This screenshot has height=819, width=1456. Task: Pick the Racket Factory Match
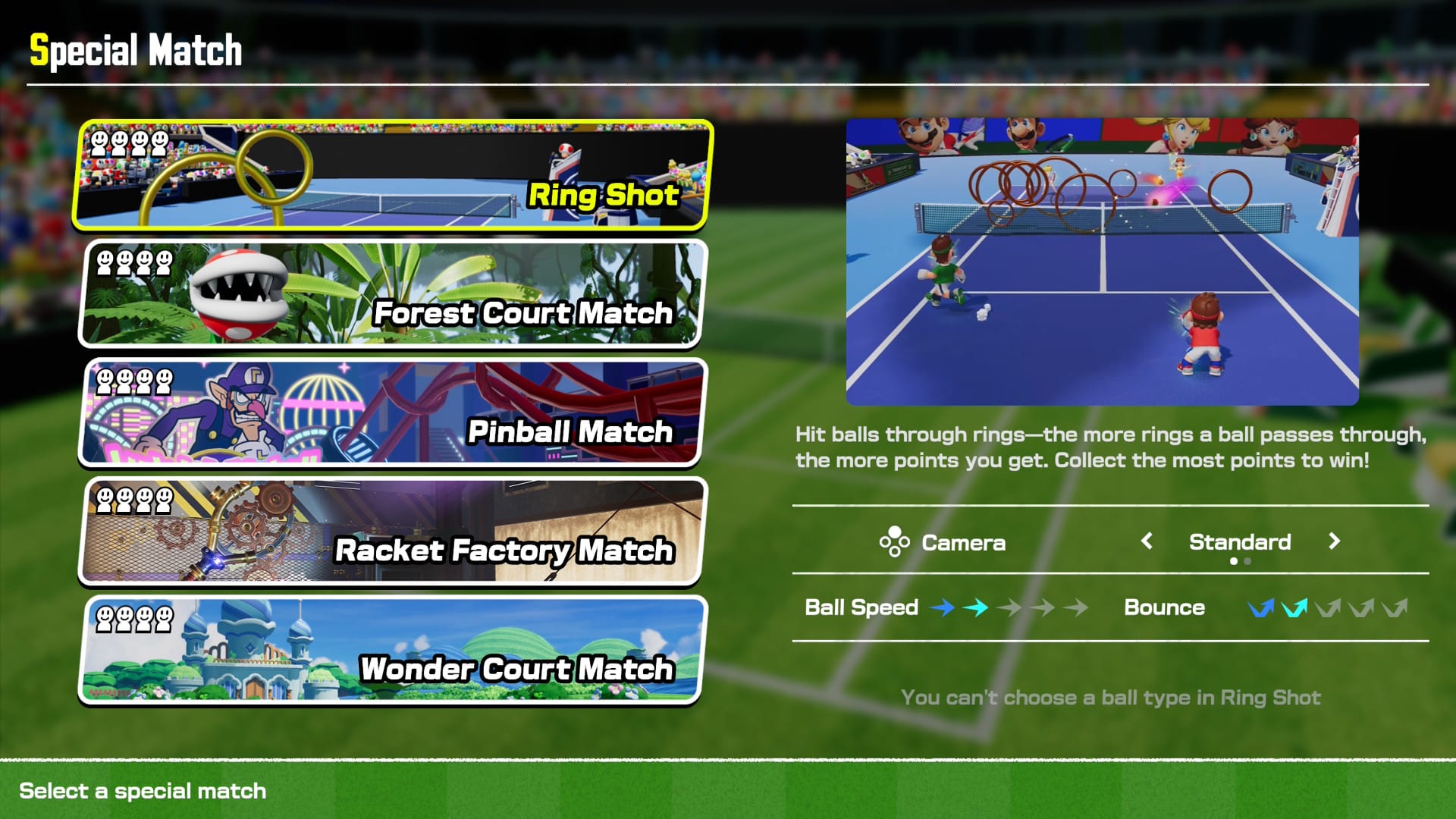[393, 531]
